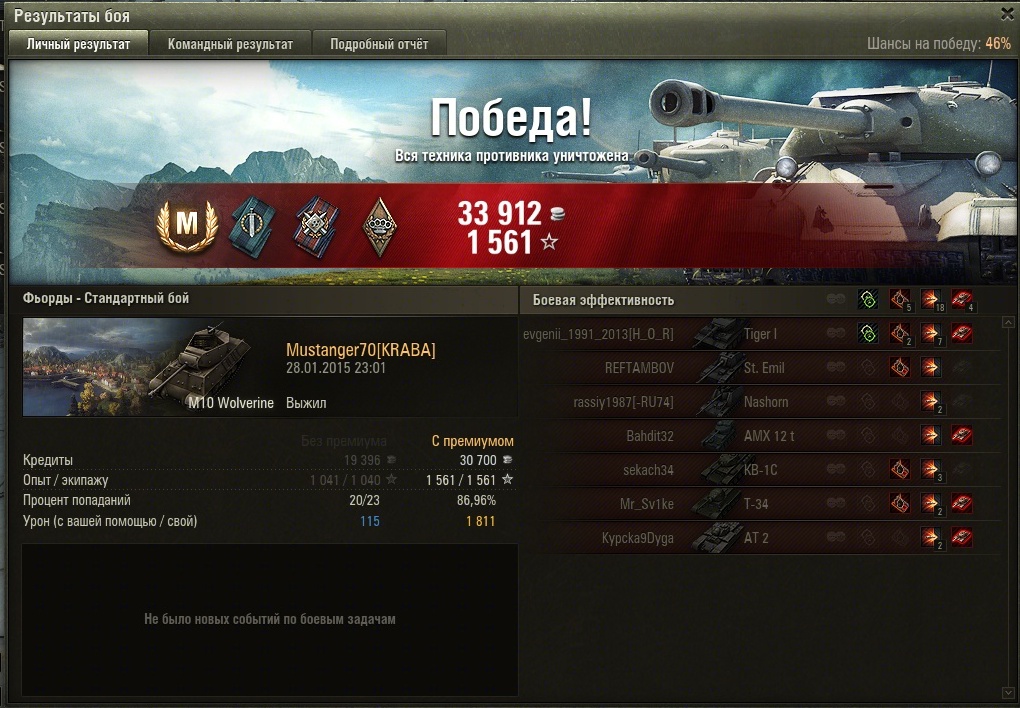This screenshot has width=1020, height=708.
Task: Click the M10 Wolverine vehicle thumbnail
Action: 150,366
